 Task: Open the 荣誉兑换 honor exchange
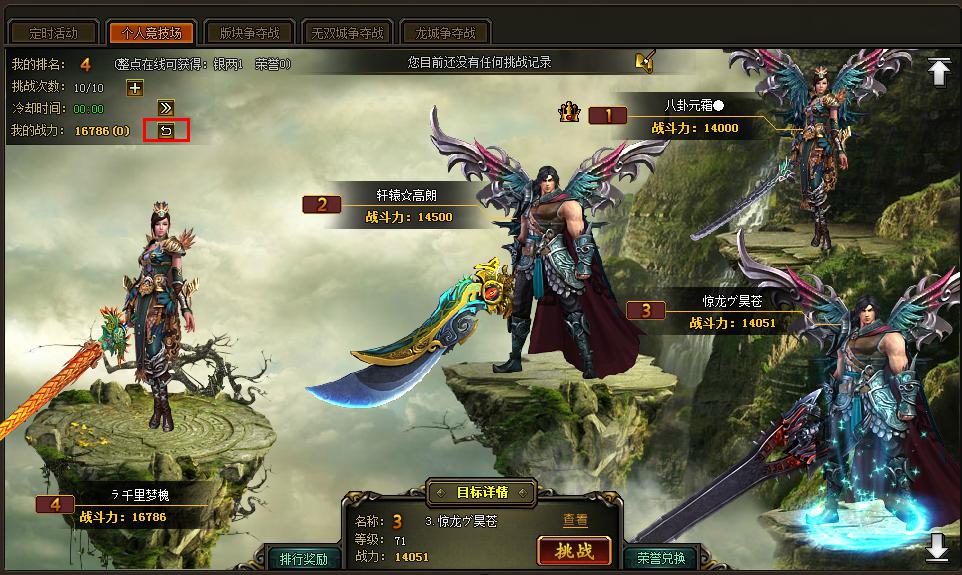[661, 558]
